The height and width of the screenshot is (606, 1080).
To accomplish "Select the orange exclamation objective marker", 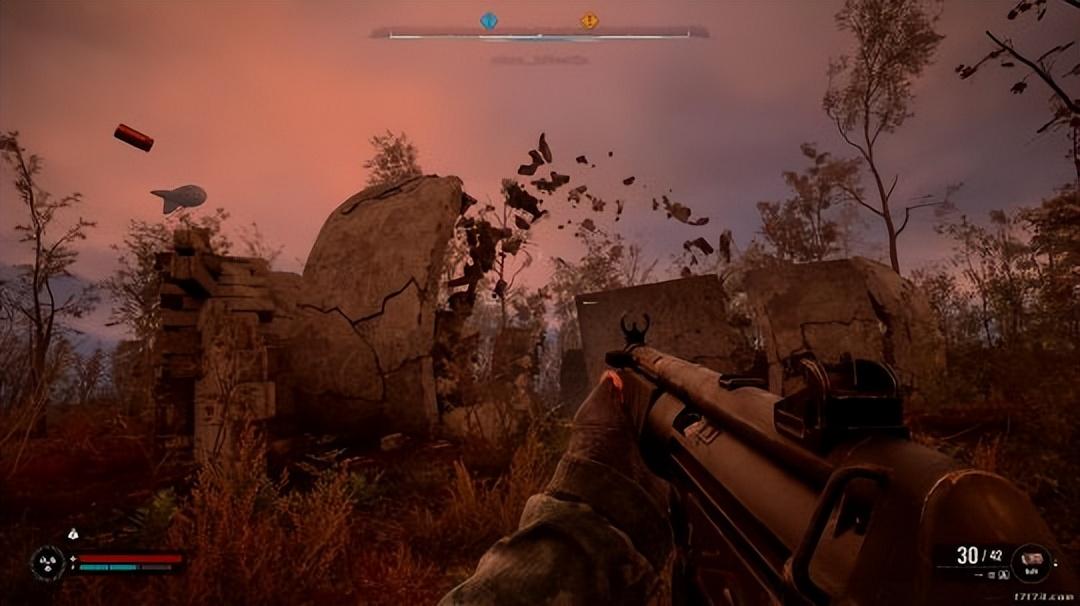I will [x=589, y=20].
